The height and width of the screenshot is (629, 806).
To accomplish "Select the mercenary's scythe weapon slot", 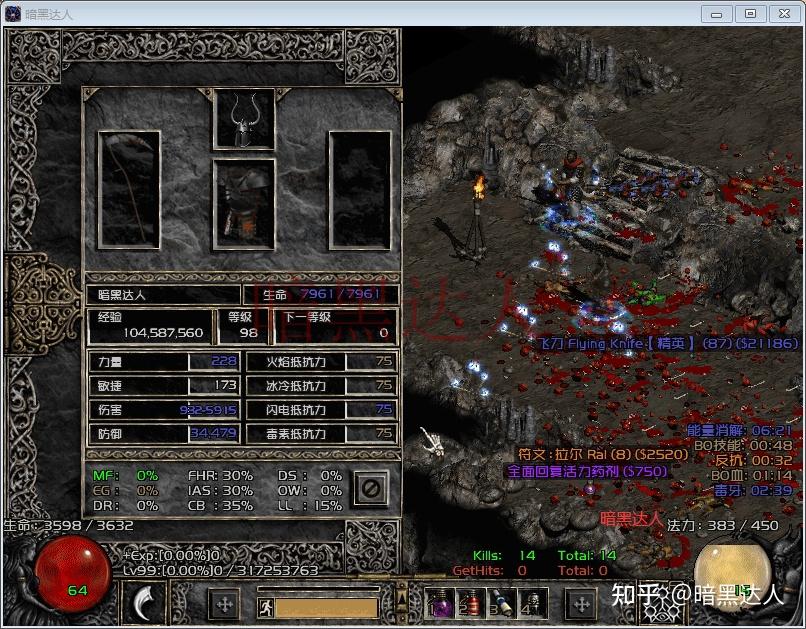I will point(129,188).
